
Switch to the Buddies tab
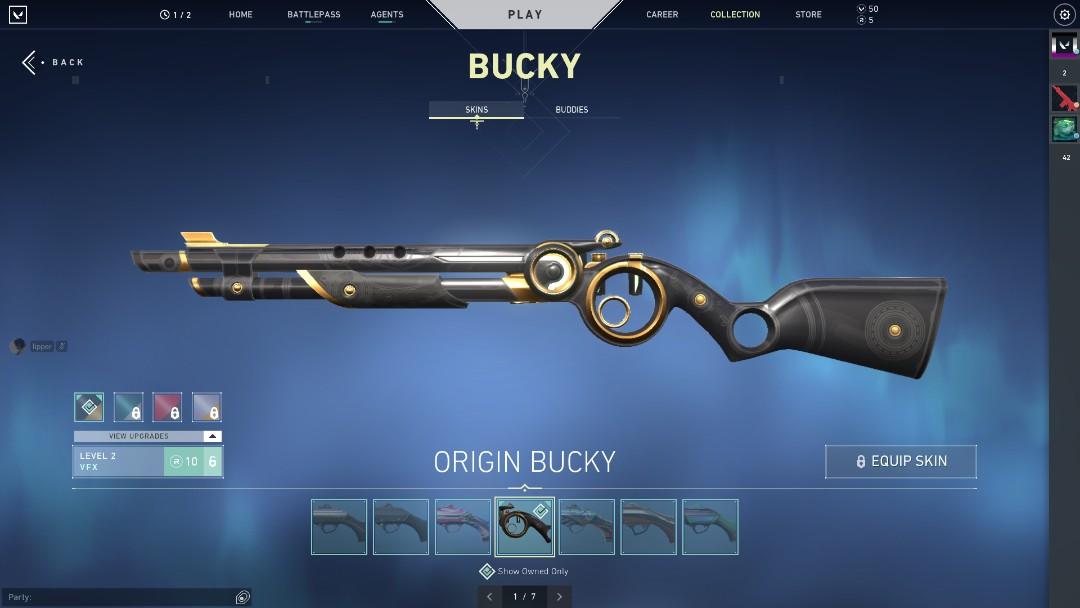(x=572, y=110)
